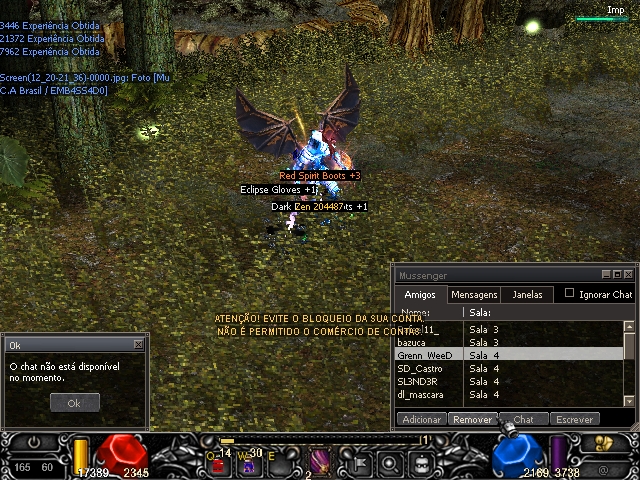Confirm the chat unavailable dialog with Ok
The height and width of the screenshot is (480, 640).
pos(75,403)
